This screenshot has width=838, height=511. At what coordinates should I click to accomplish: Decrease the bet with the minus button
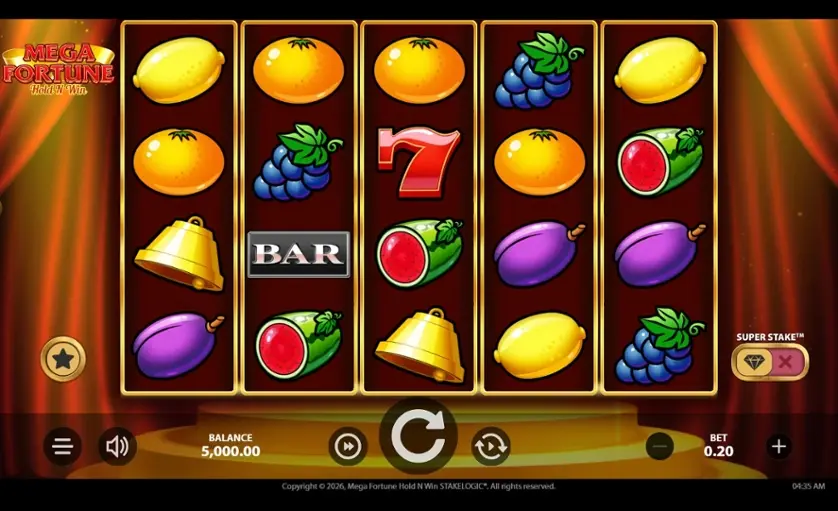point(659,446)
